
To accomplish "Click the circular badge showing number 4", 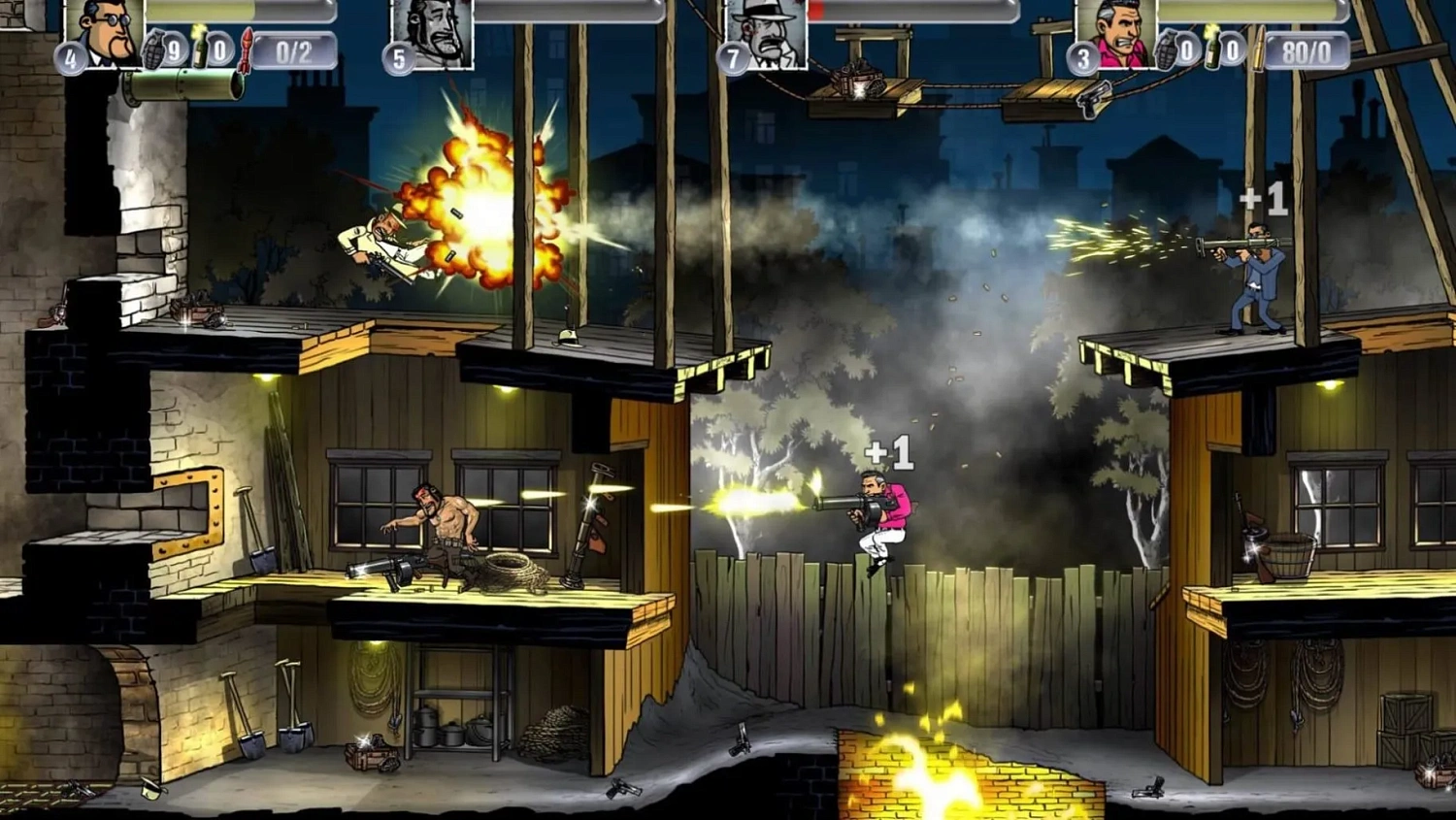I will 73,56.
